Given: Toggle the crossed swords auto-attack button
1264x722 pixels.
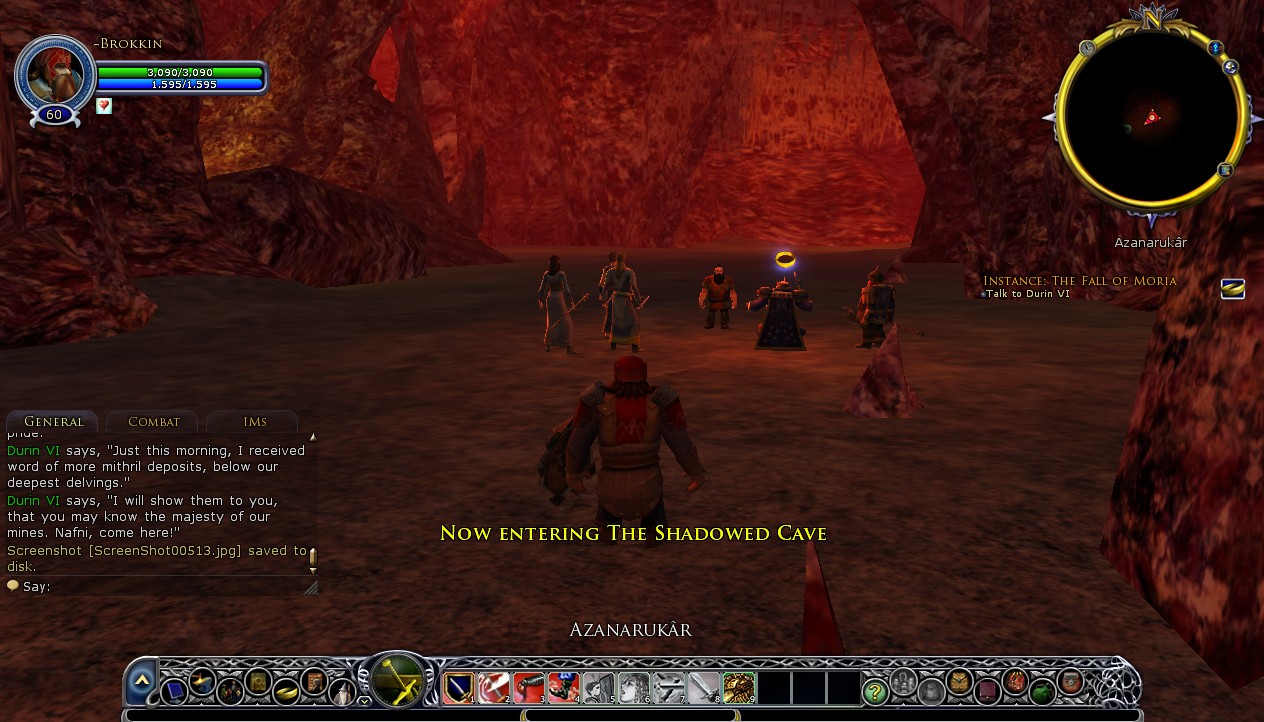Looking at the screenshot, I should (x=399, y=681).
